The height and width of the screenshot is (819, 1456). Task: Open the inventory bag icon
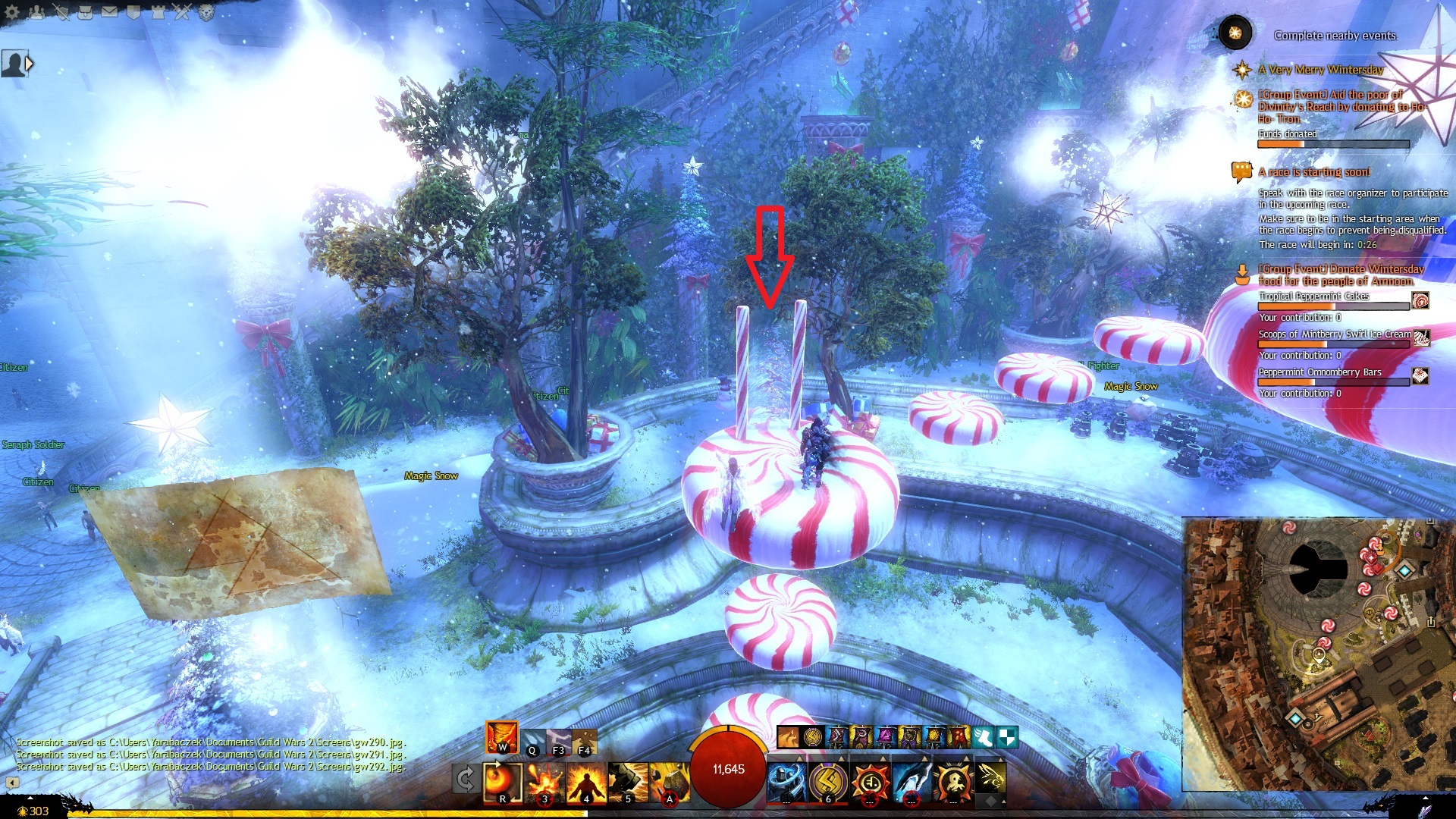[85, 11]
